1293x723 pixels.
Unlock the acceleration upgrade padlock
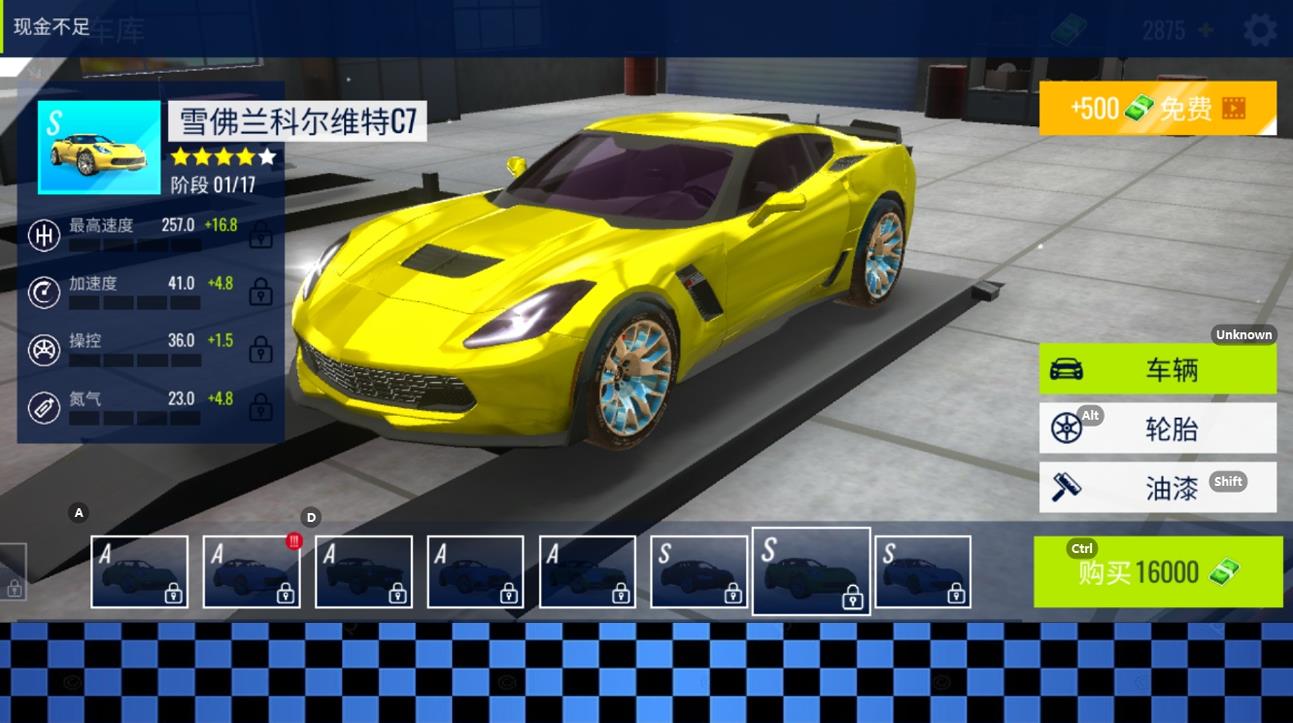pyautogui.click(x=262, y=292)
